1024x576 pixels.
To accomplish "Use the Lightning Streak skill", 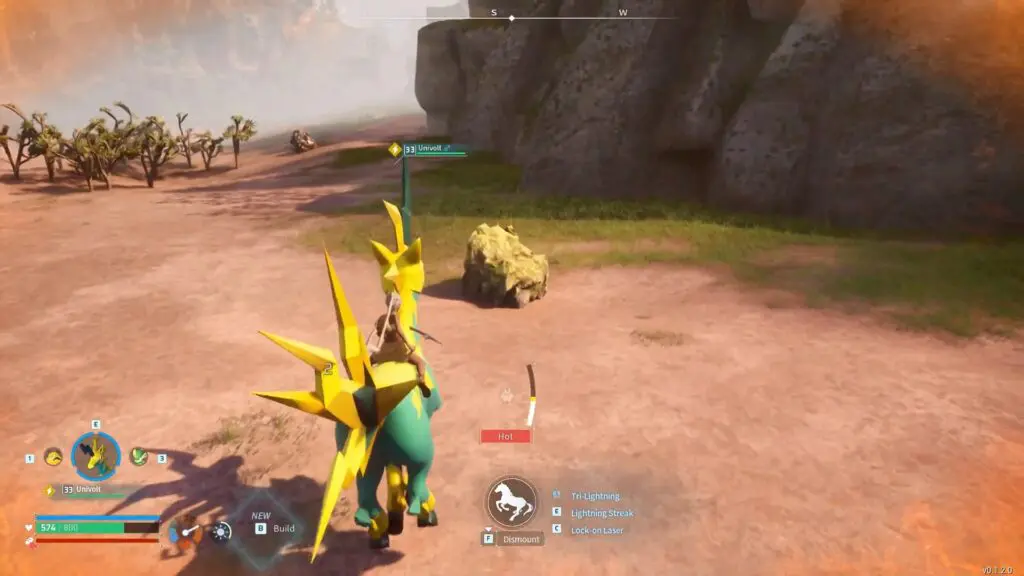I will coord(601,513).
